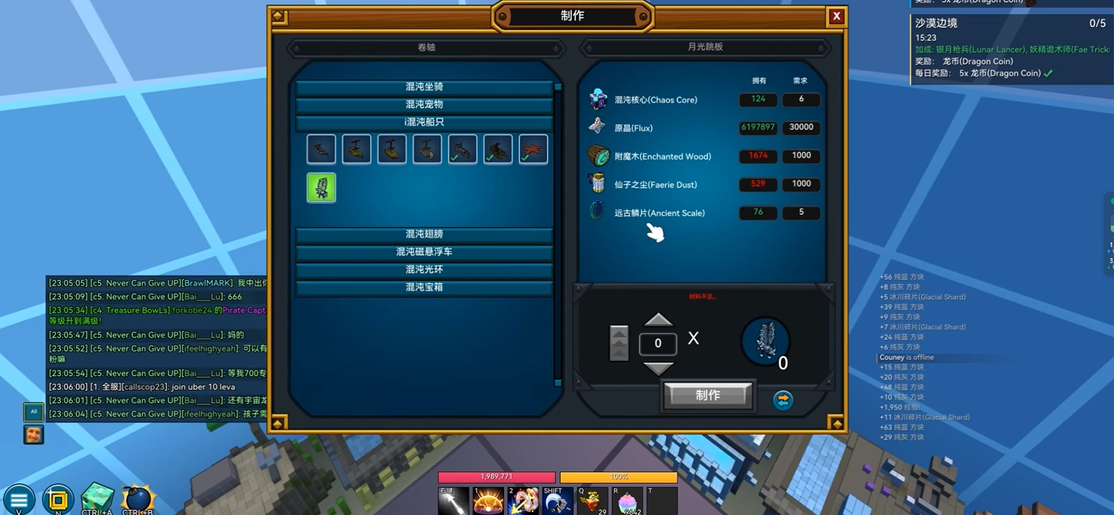Select the red starfish-shaped ship recipe
Viewport: 1114px width, 515px height.
(x=533, y=149)
